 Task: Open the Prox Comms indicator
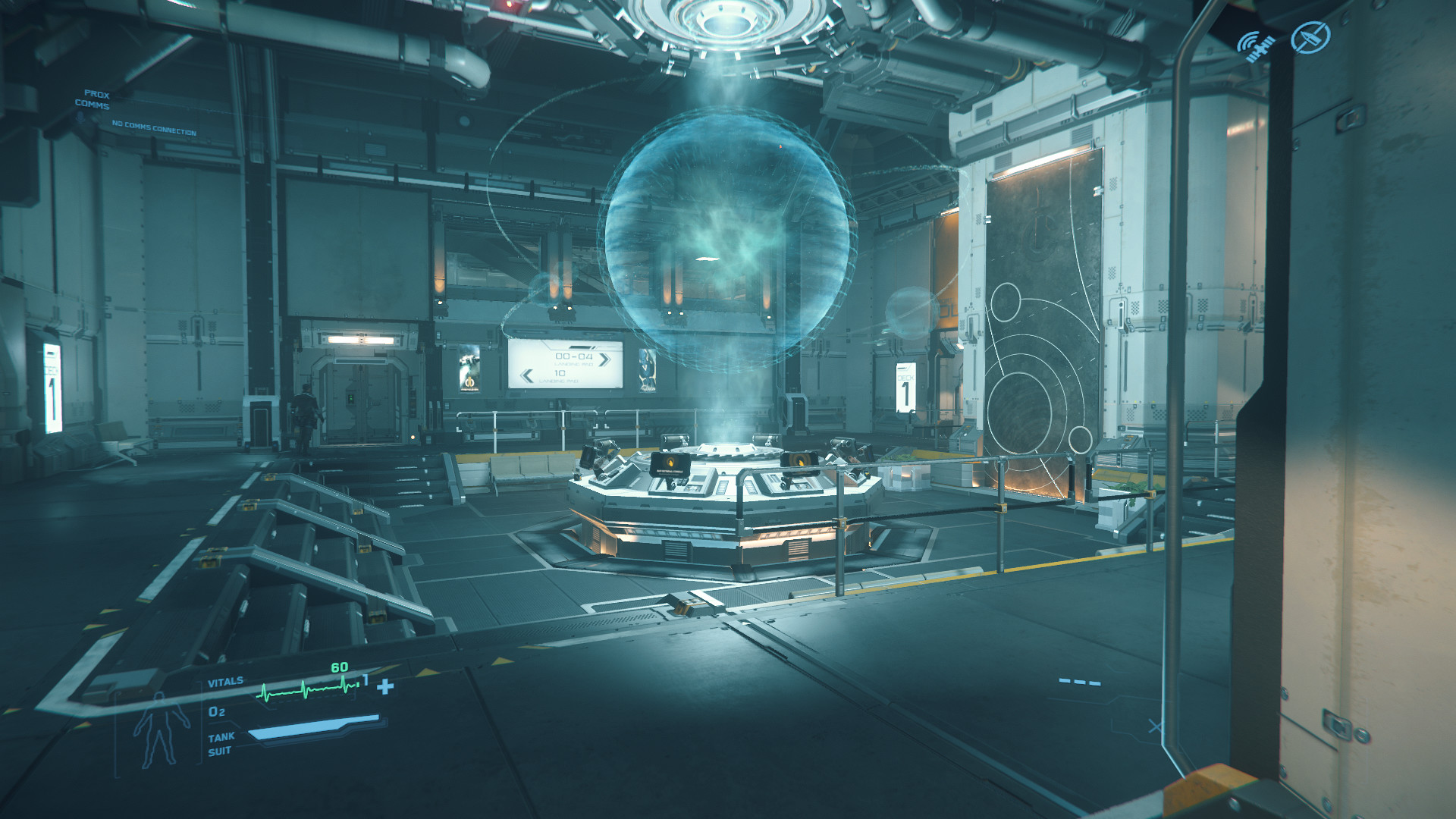93,99
